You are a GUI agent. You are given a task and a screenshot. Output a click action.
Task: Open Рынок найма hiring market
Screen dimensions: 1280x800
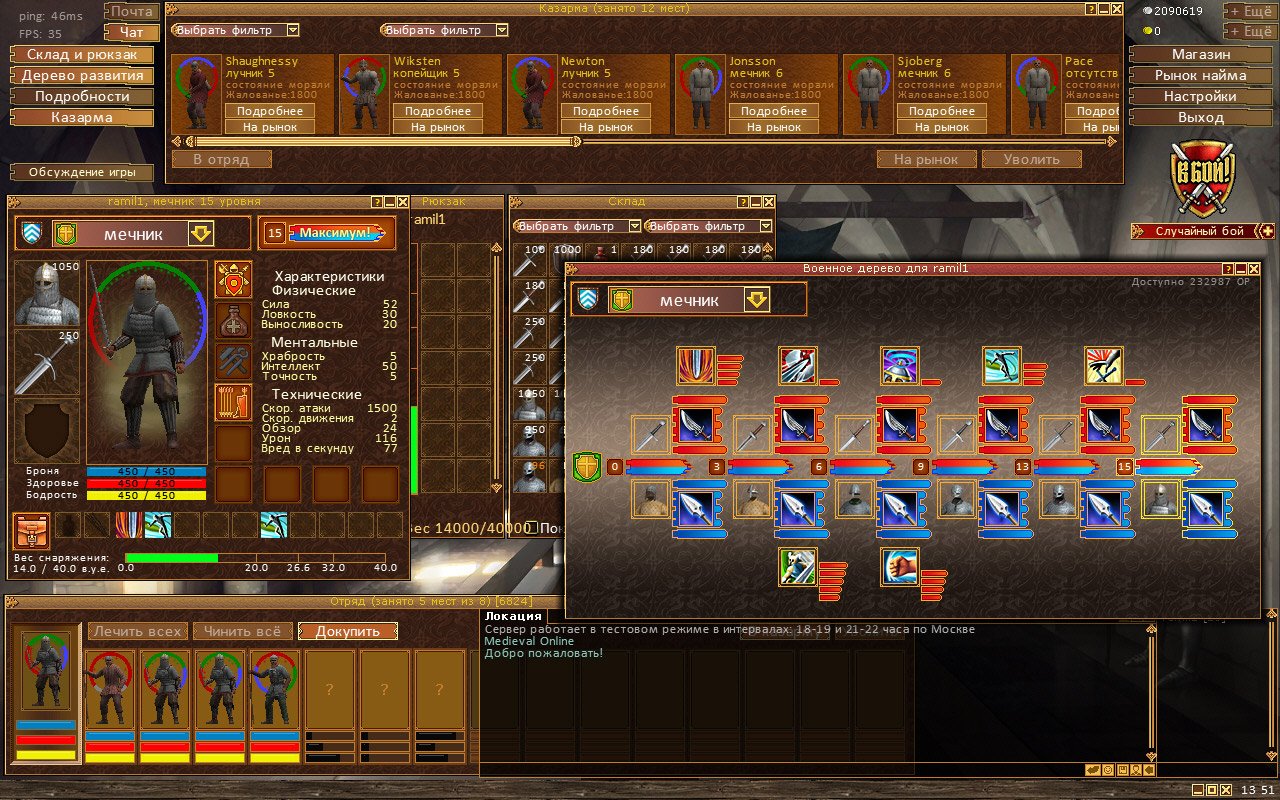(1201, 75)
